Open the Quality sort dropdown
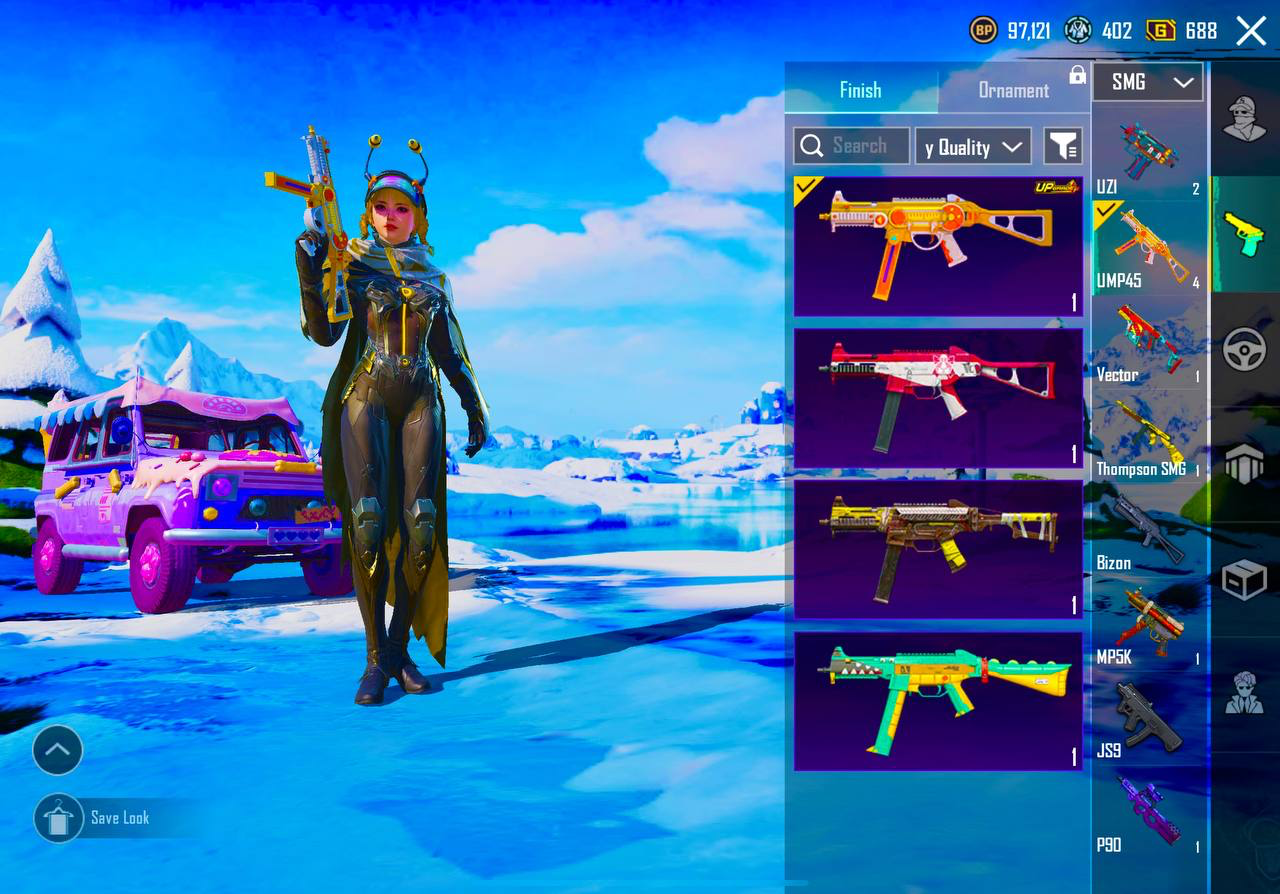The width and height of the screenshot is (1280, 894). (x=972, y=147)
